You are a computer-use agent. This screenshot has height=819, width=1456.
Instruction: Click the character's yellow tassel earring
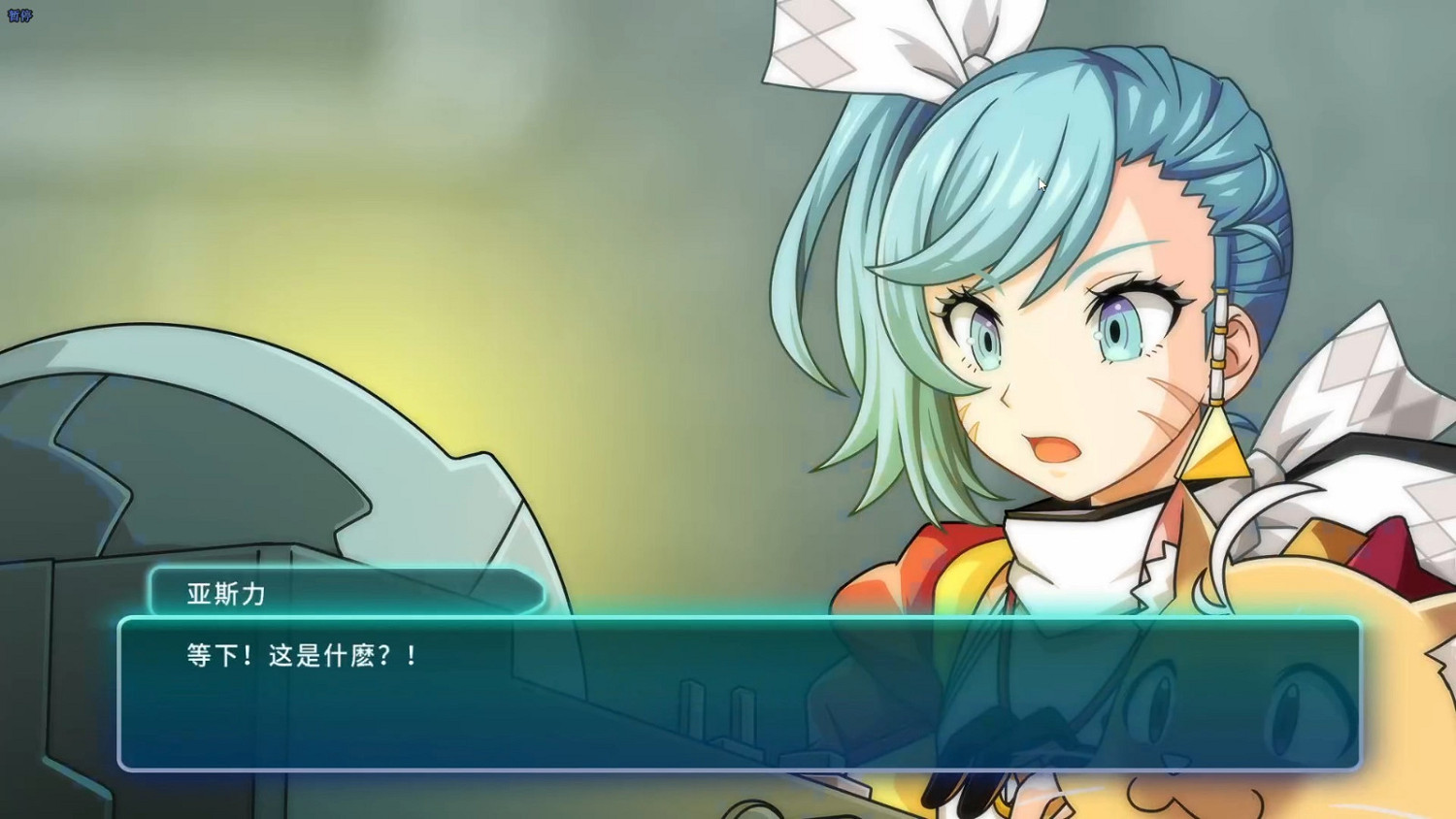pos(1215,446)
